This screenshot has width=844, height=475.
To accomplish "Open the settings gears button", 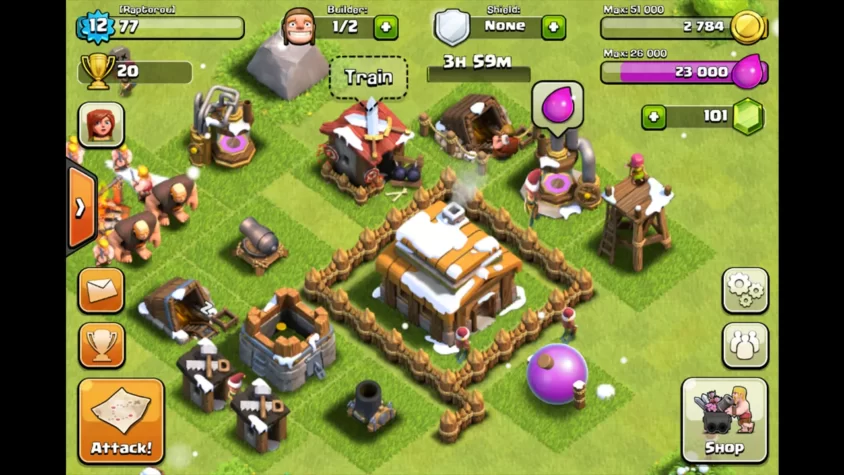I will tap(745, 290).
